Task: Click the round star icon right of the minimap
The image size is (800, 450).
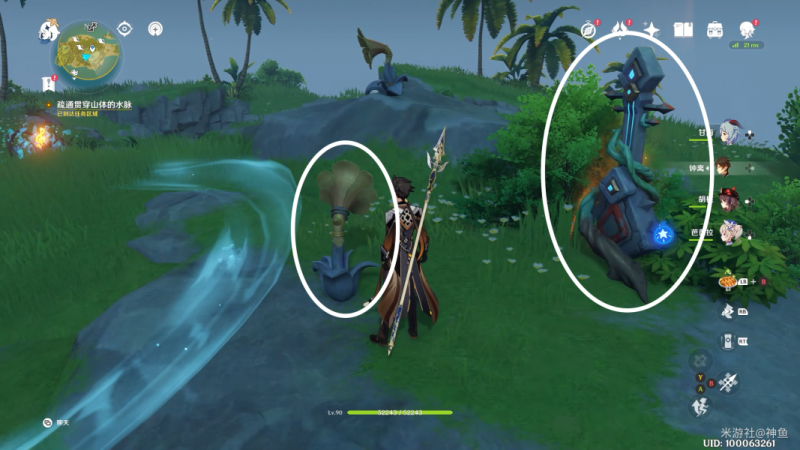Action: point(155,29)
